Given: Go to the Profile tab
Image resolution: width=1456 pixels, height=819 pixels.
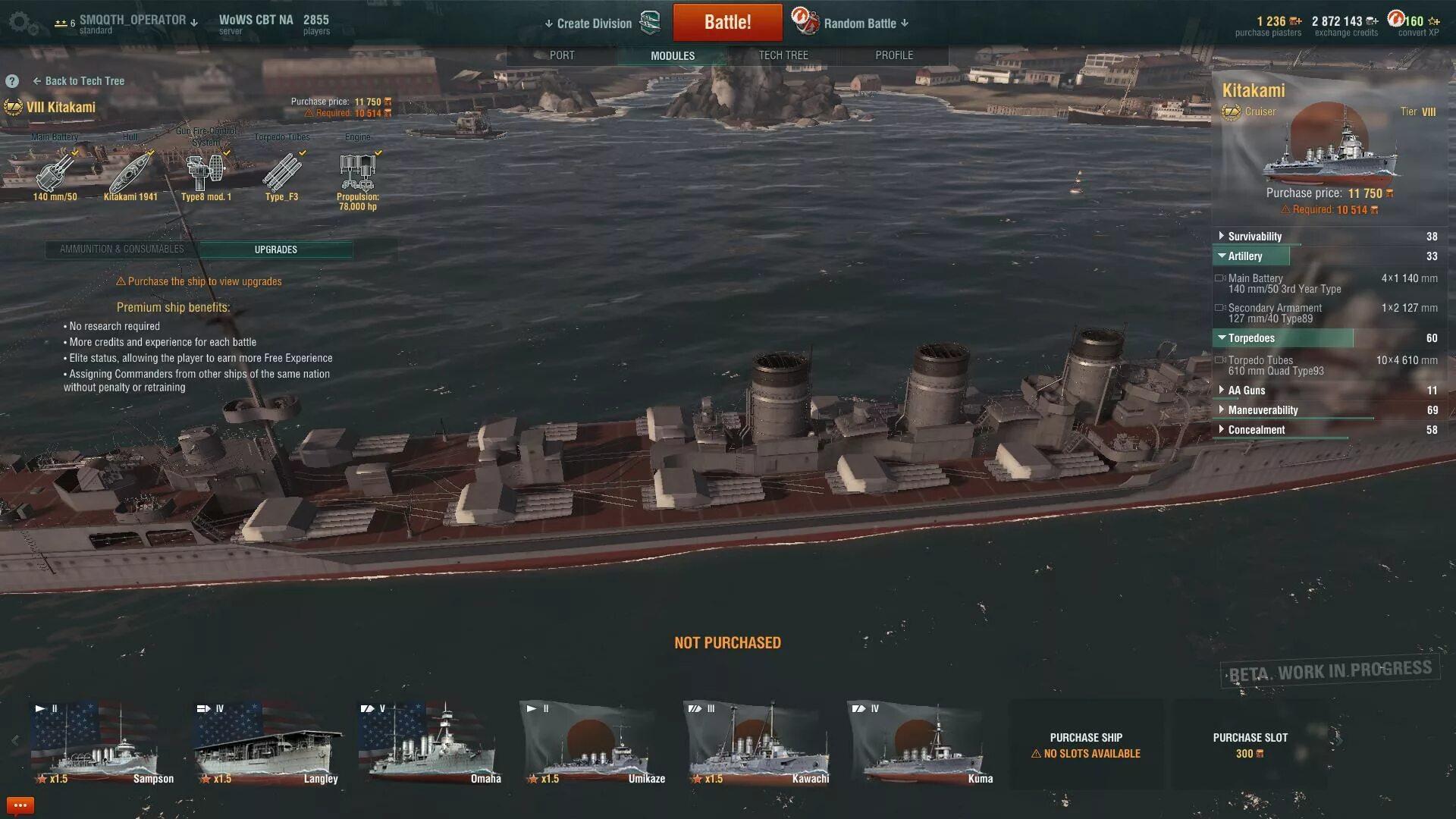Looking at the screenshot, I should point(894,55).
